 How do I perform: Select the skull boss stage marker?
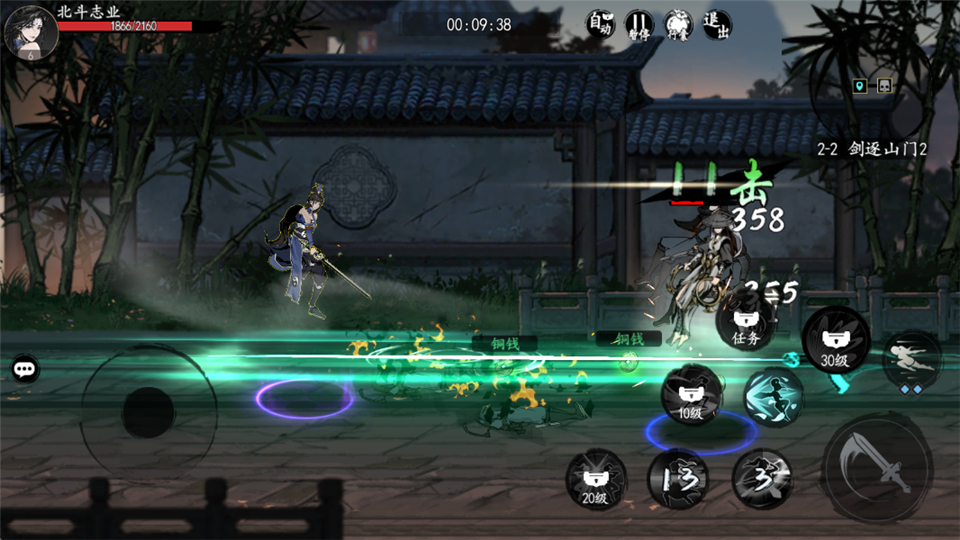point(884,87)
